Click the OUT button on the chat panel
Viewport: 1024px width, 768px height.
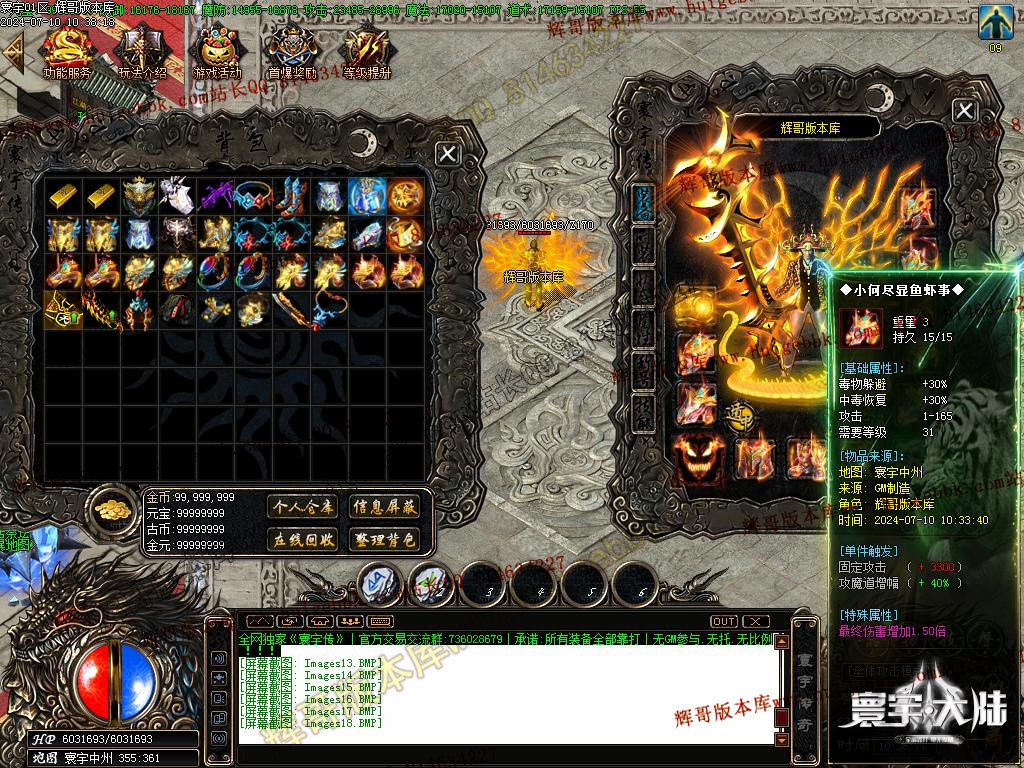click(724, 622)
